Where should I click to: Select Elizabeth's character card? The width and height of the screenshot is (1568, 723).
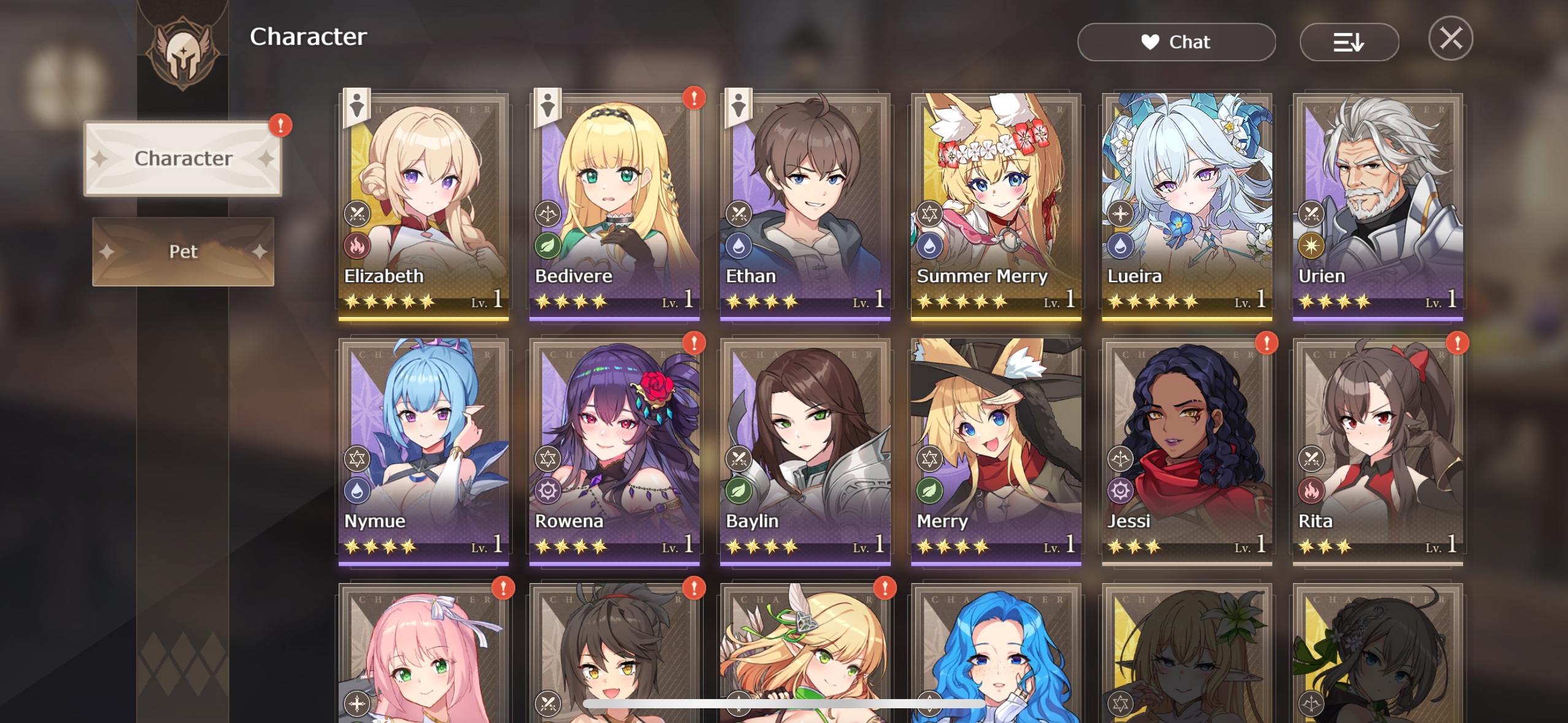[x=423, y=205]
